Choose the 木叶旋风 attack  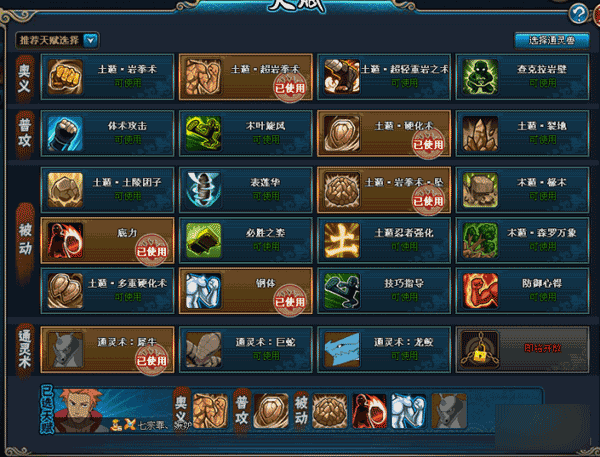245,131
